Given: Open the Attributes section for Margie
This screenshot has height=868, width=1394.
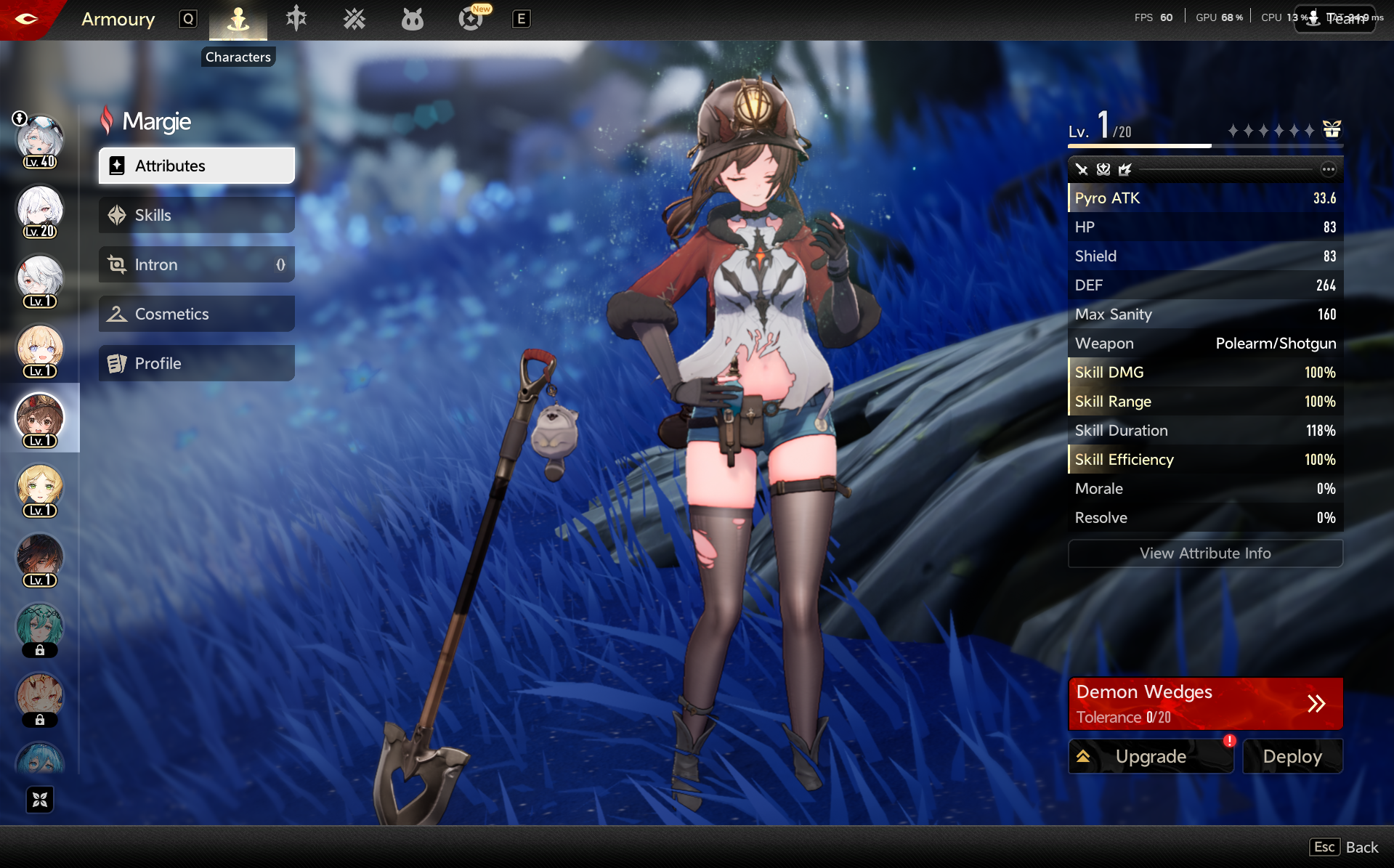Looking at the screenshot, I should (196, 166).
